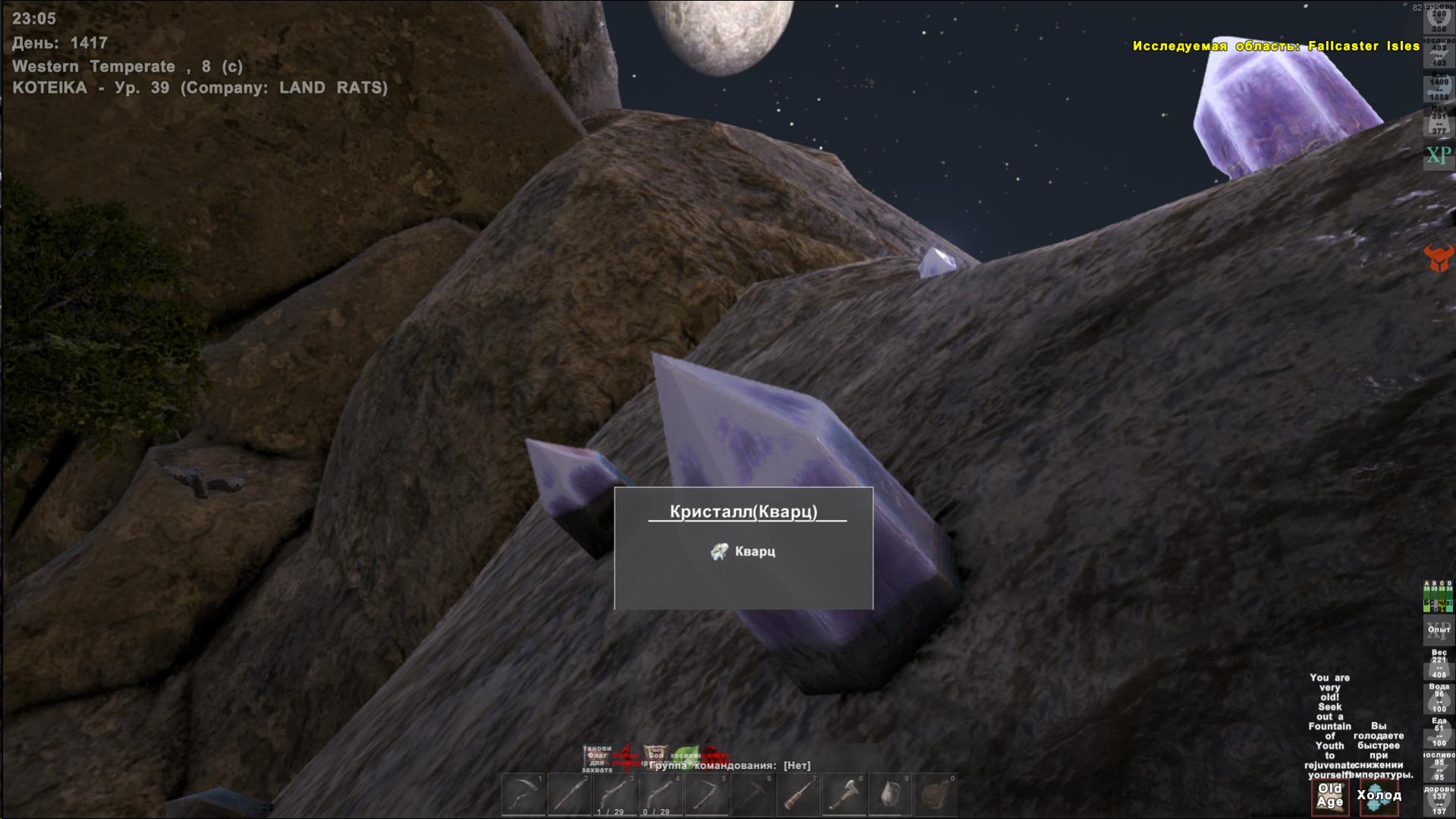Select the waterskin in hotbar slot 0
The height and width of the screenshot is (819, 1456).
click(x=936, y=795)
